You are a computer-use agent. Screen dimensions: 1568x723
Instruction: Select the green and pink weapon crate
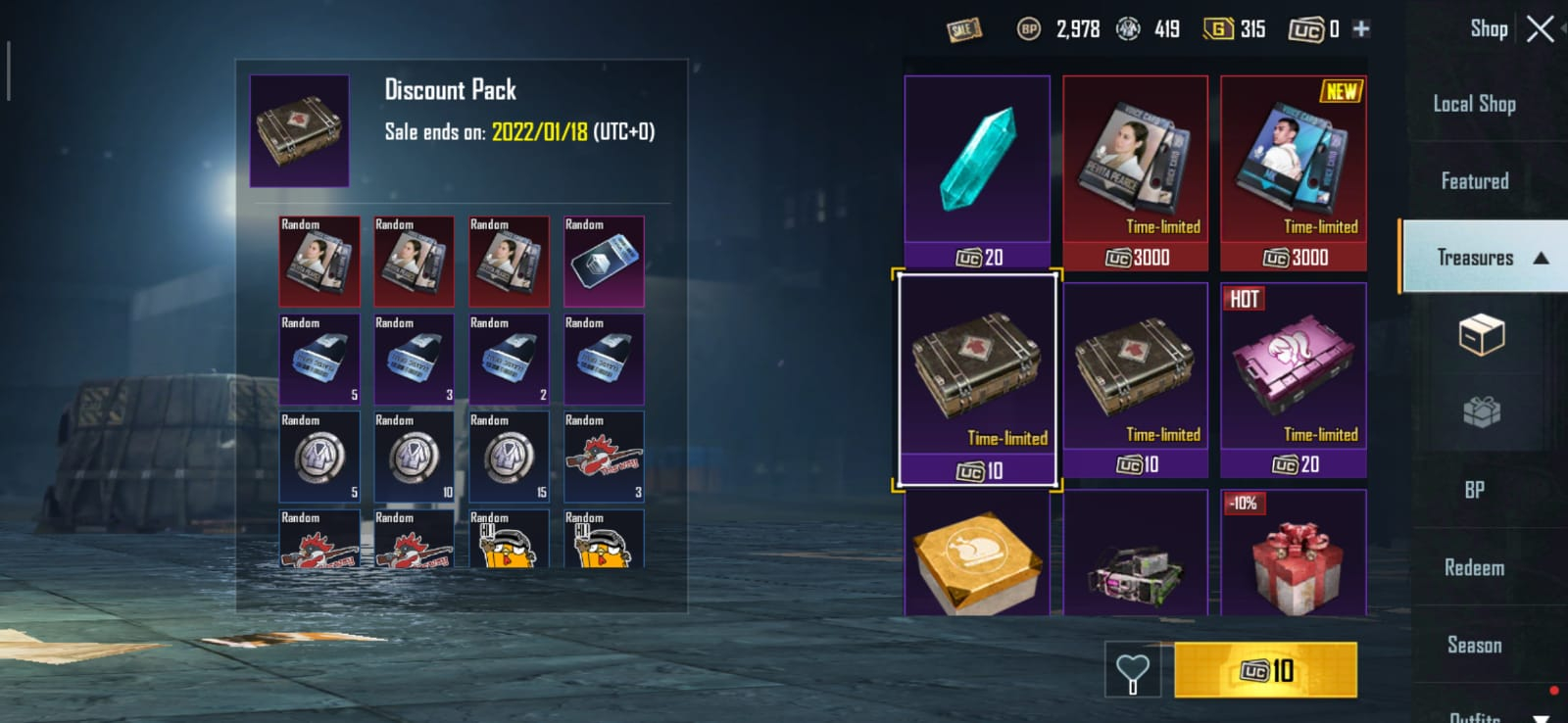click(x=1135, y=556)
